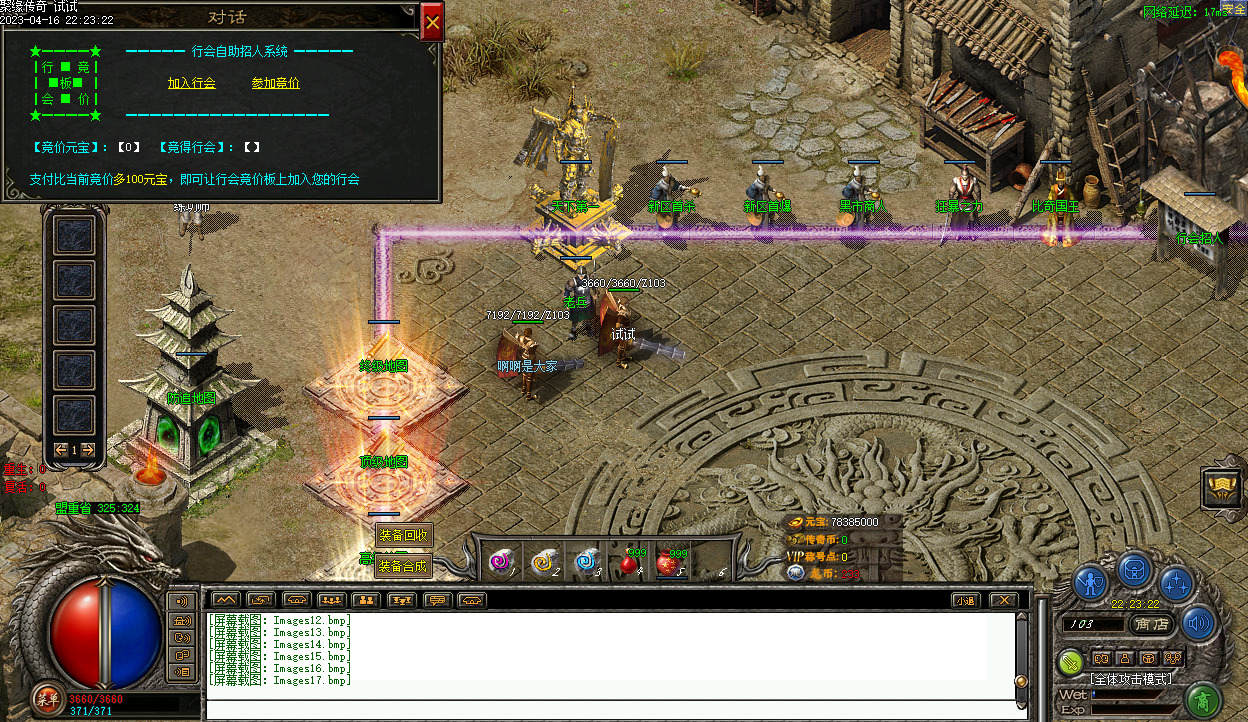Image resolution: width=1248 pixels, height=722 pixels.
Task: Toggle sound with the speaker icon
Action: coord(1199,623)
